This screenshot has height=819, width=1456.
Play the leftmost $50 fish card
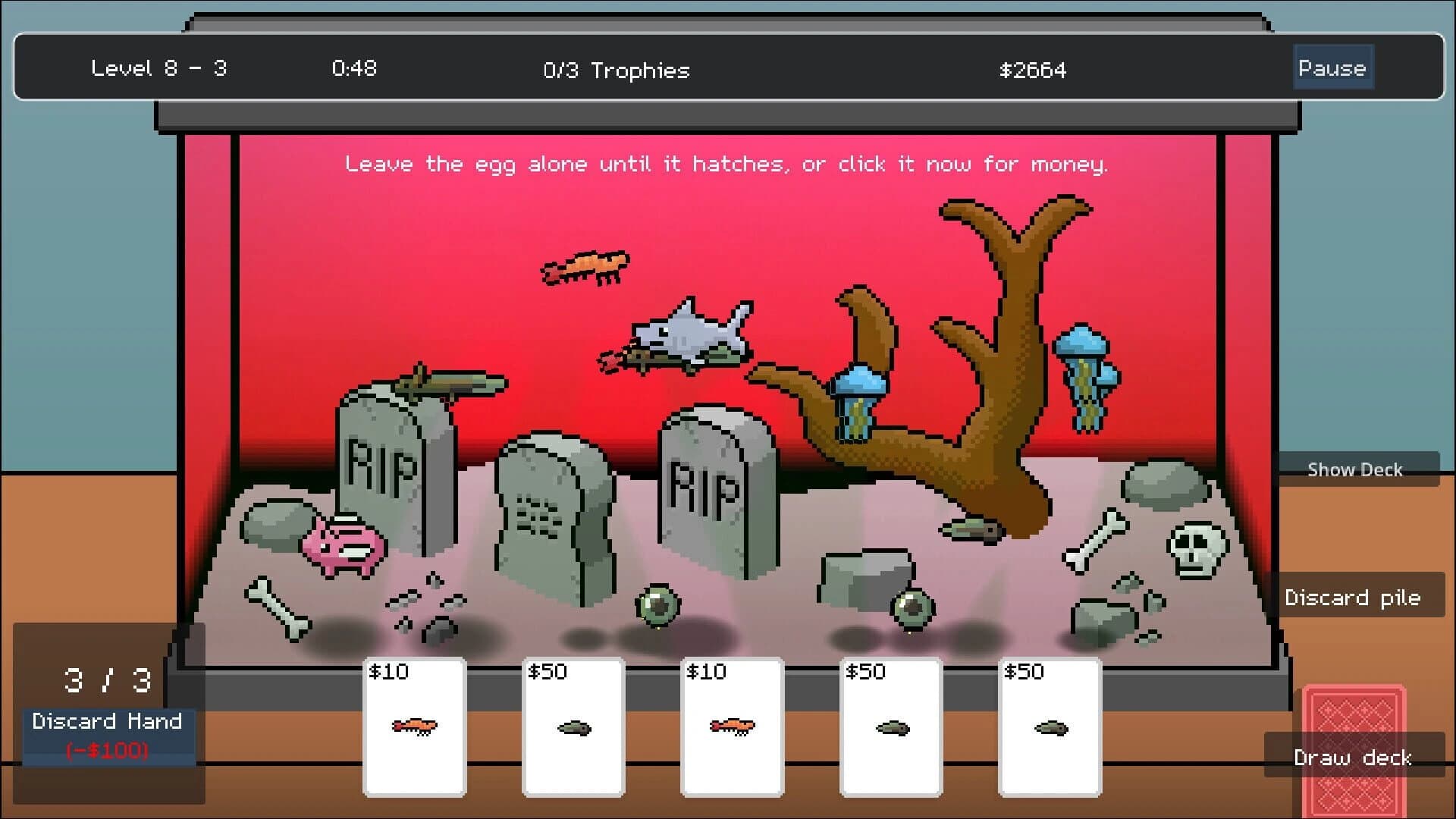(x=573, y=724)
